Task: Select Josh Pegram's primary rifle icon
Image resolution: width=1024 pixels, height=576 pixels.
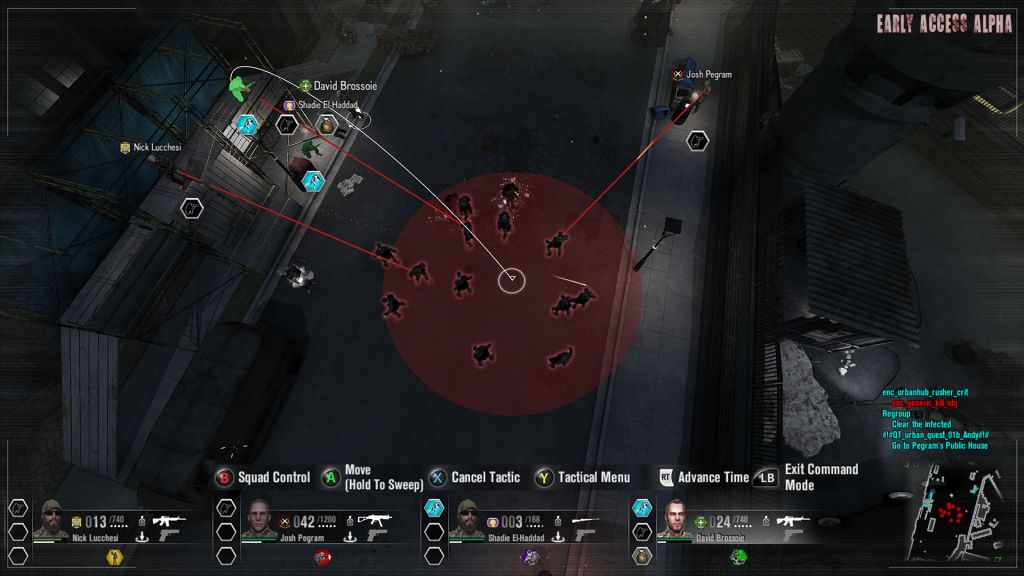Action: pos(373,519)
